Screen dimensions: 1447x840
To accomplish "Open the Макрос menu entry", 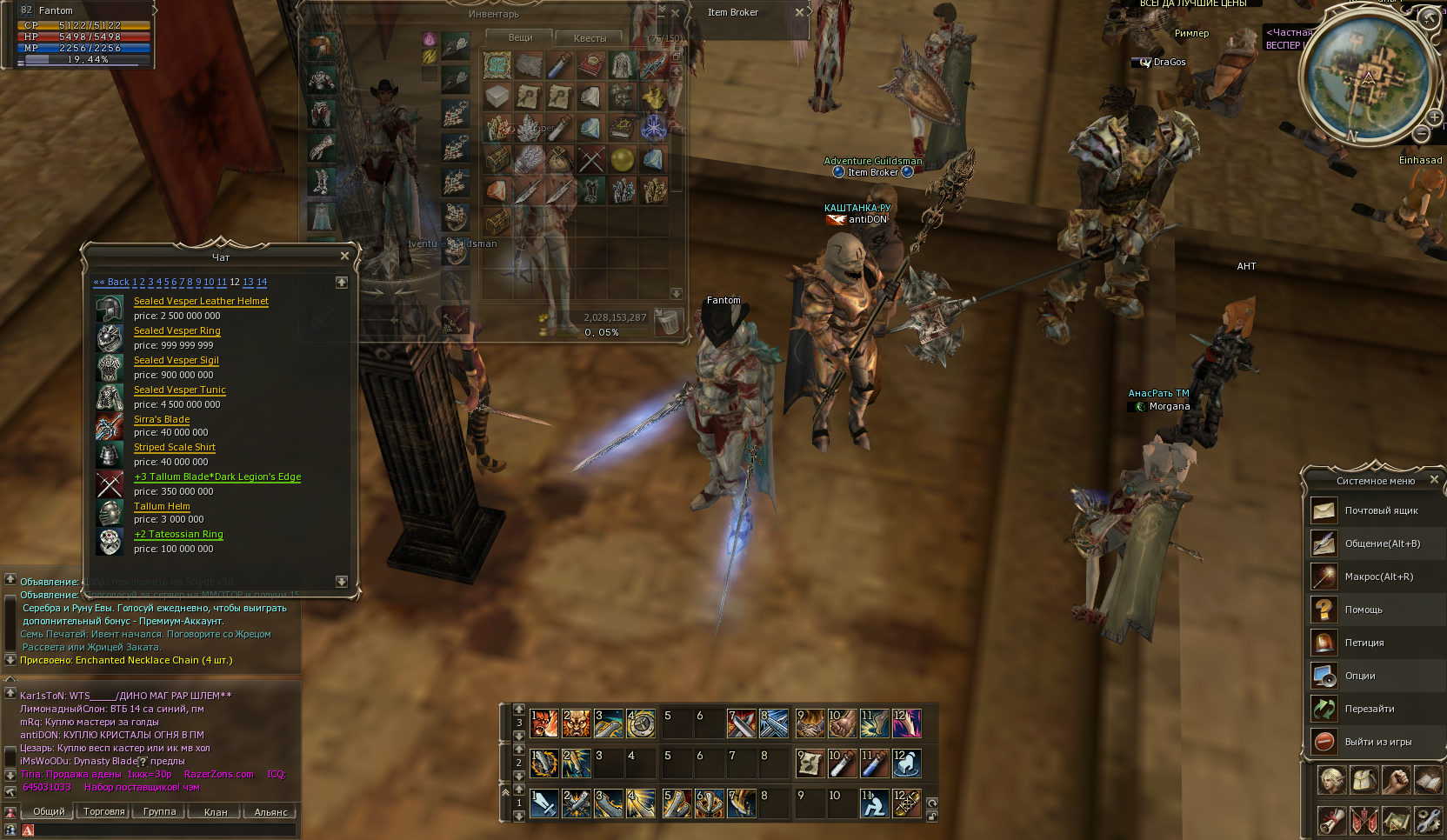I will pyautogui.click(x=1378, y=577).
